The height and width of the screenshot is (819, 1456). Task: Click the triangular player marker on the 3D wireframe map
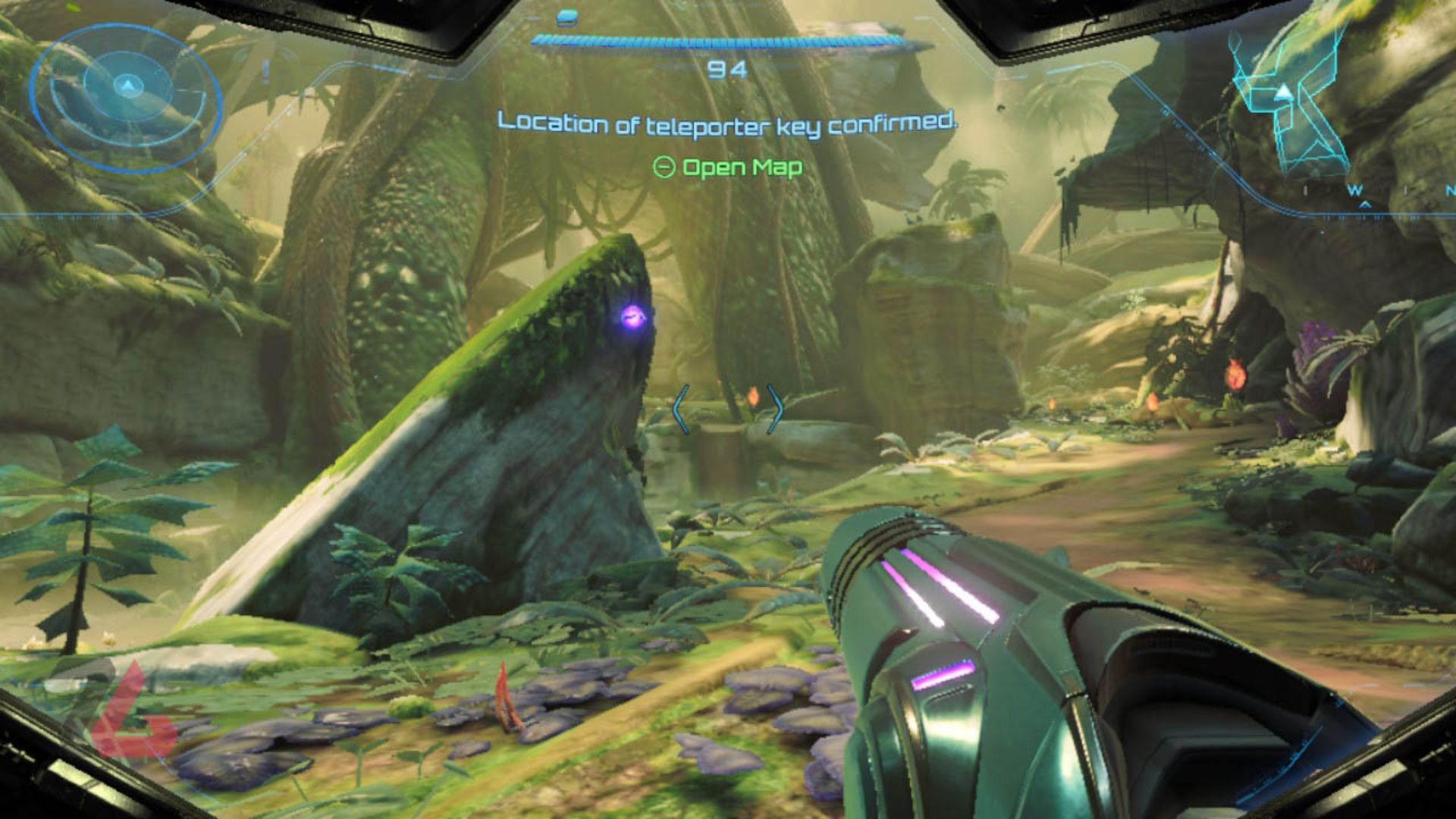[1284, 92]
